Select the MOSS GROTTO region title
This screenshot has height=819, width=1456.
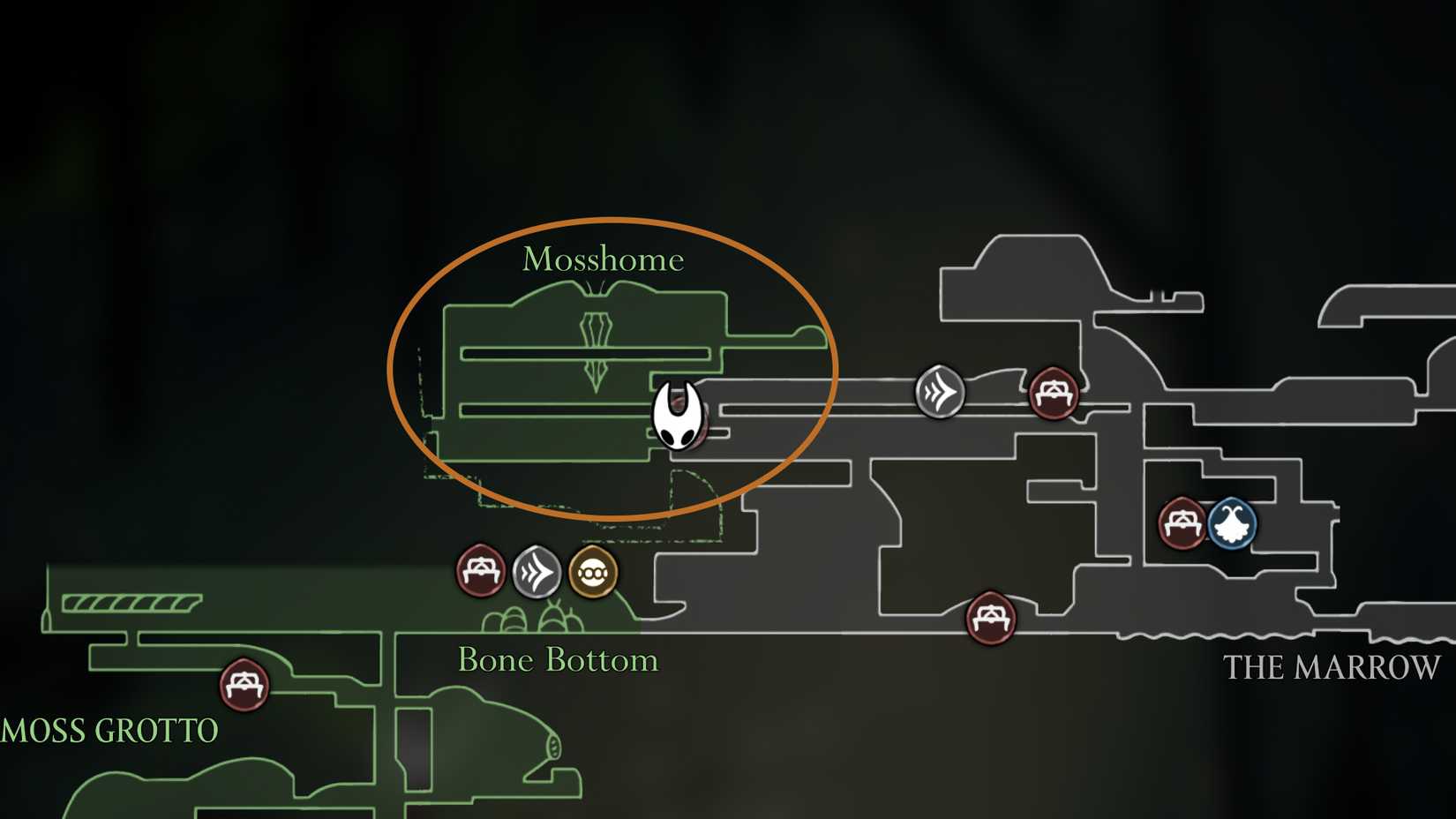[108, 730]
